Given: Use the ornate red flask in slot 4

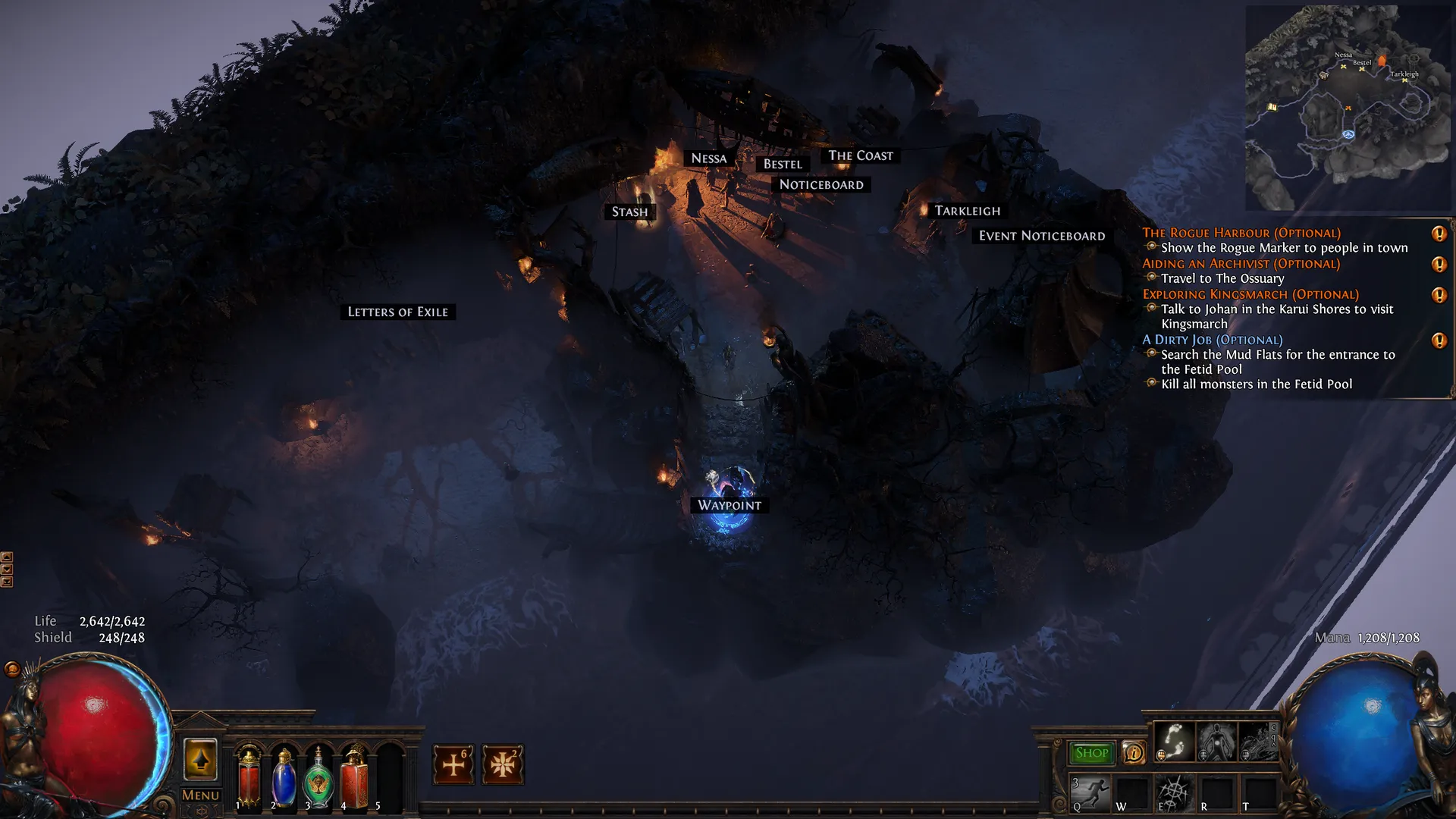Looking at the screenshot, I should coord(354,777).
